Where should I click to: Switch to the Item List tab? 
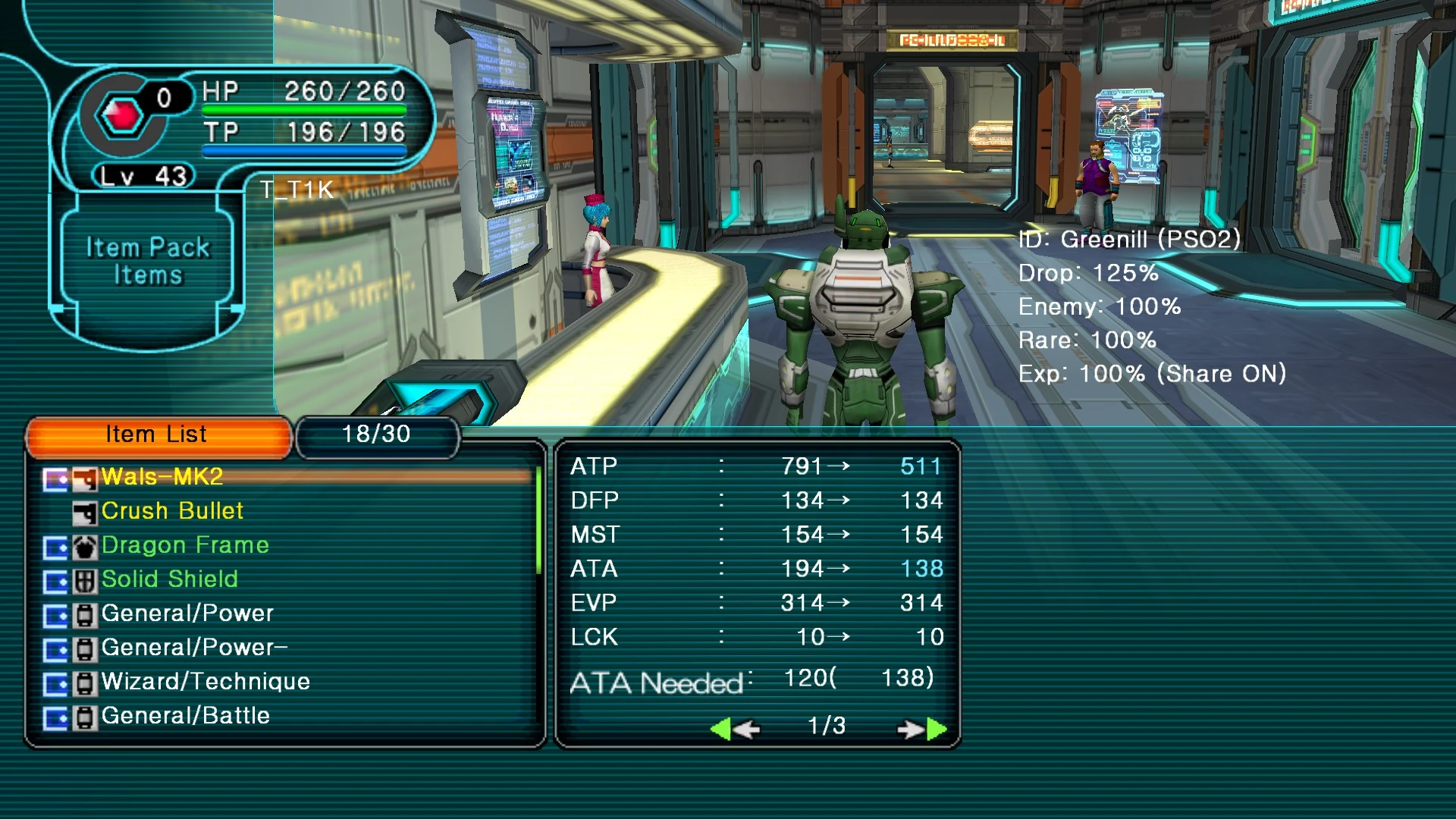156,435
